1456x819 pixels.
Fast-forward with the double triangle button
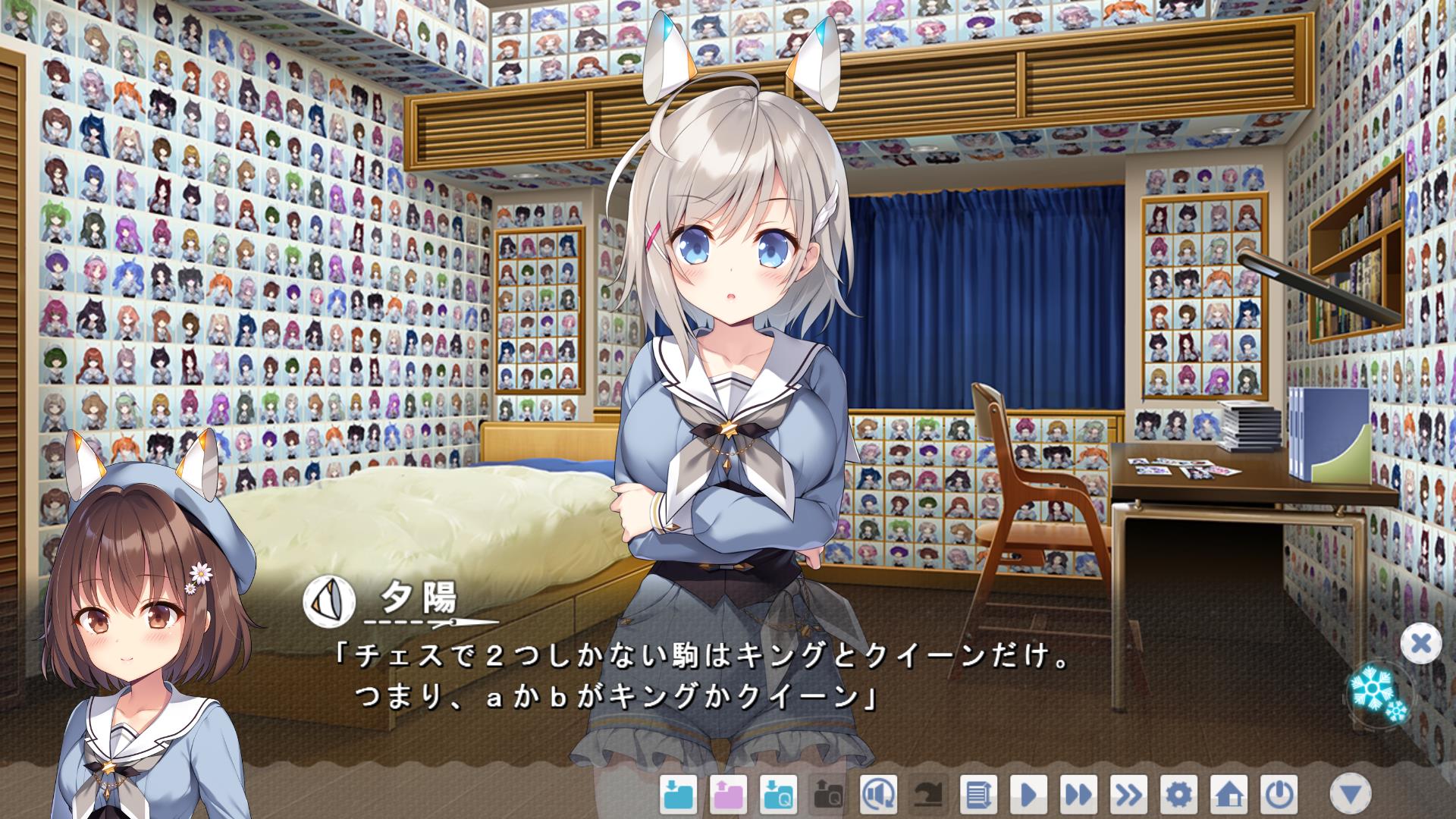1078,795
